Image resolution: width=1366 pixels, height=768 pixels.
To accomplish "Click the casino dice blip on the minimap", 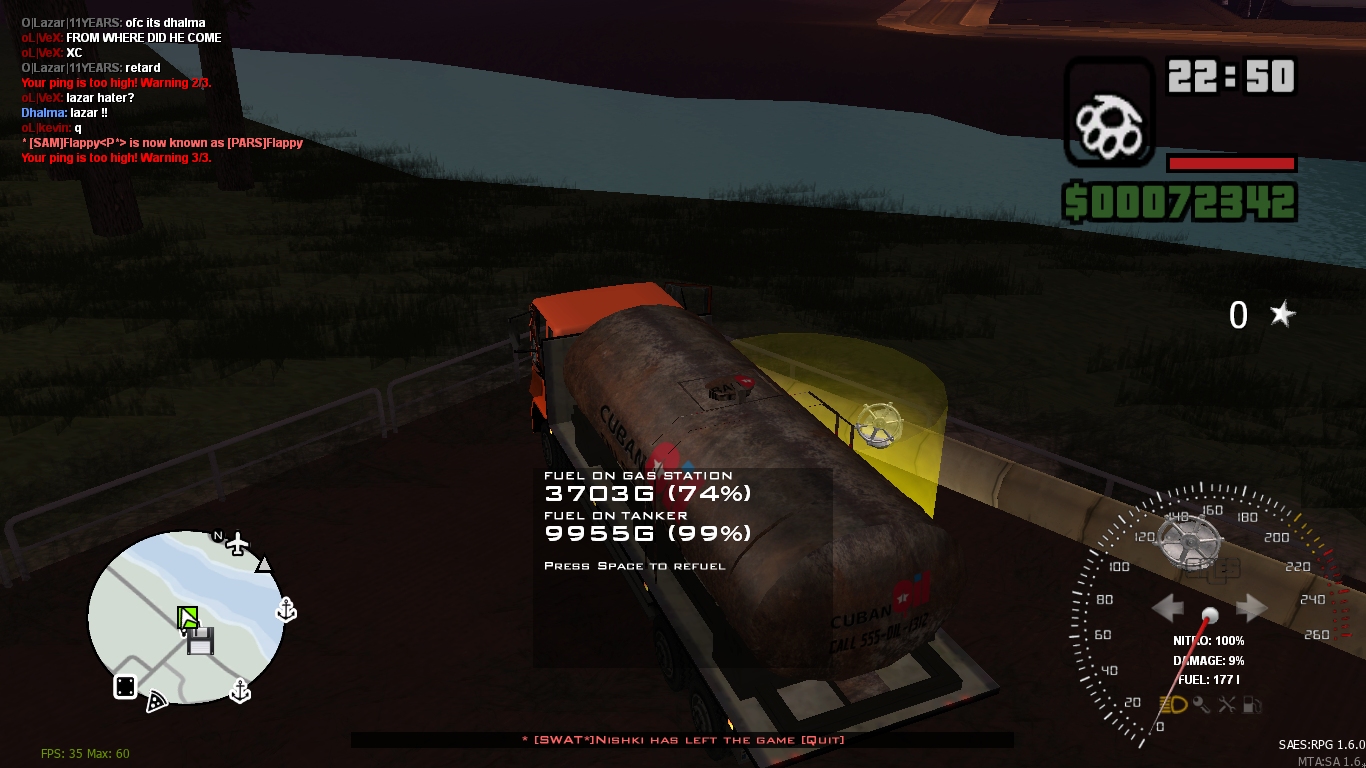I will pyautogui.click(x=125, y=687).
